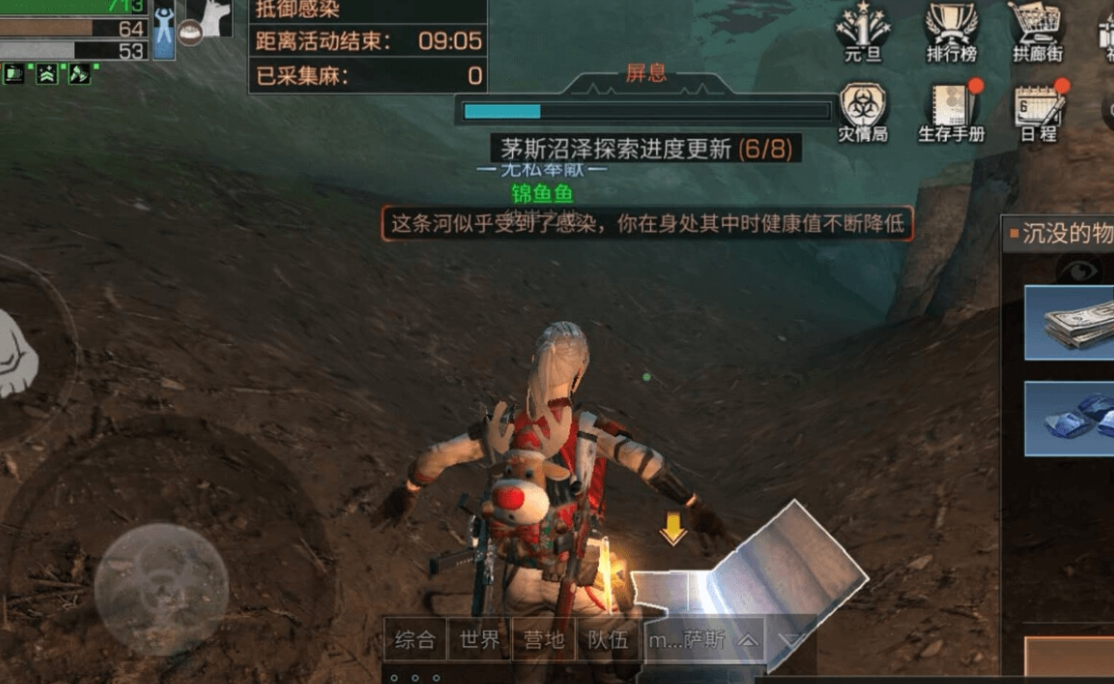1114x684 pixels.
Task: Click the dog food bowl icon
Action: click(x=190, y=32)
